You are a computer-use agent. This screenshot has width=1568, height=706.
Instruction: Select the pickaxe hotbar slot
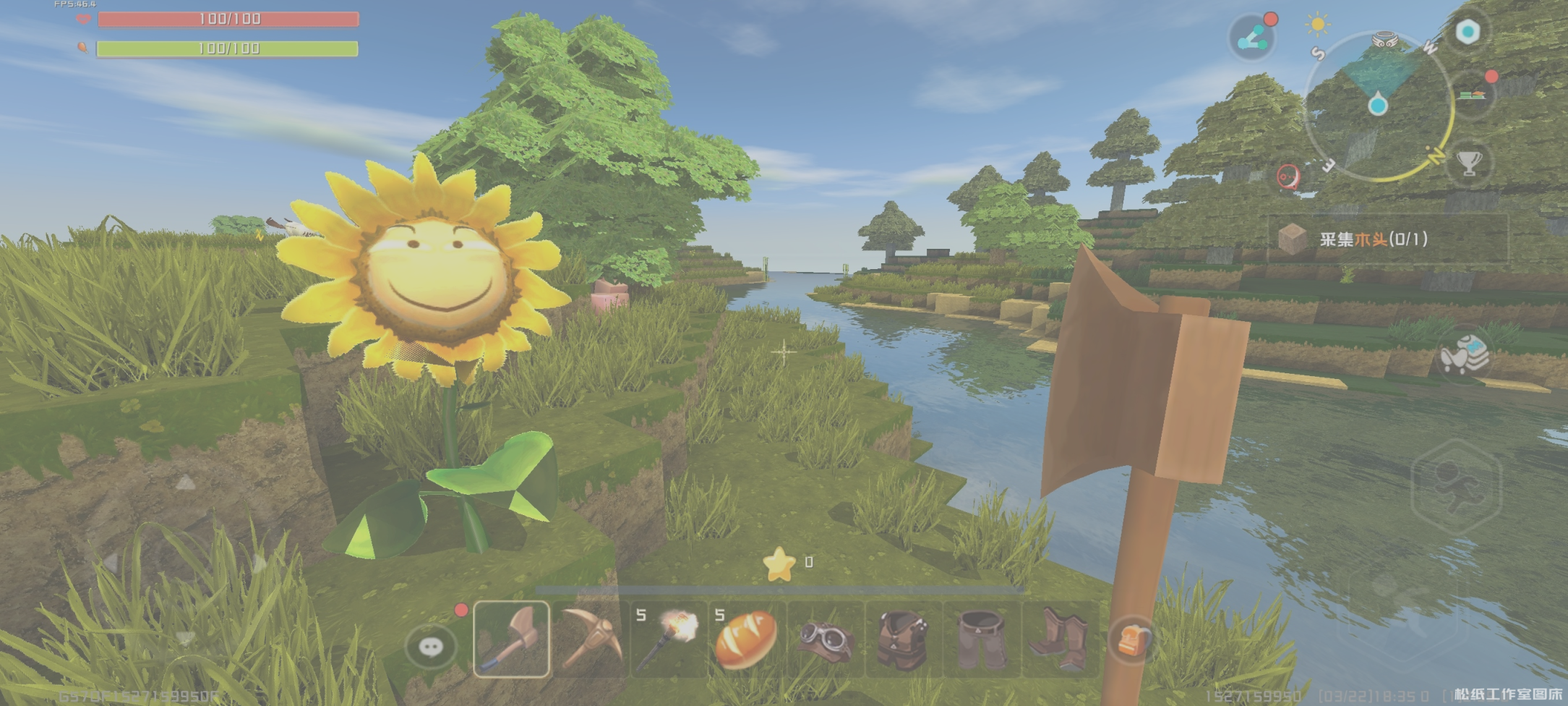pos(590,639)
